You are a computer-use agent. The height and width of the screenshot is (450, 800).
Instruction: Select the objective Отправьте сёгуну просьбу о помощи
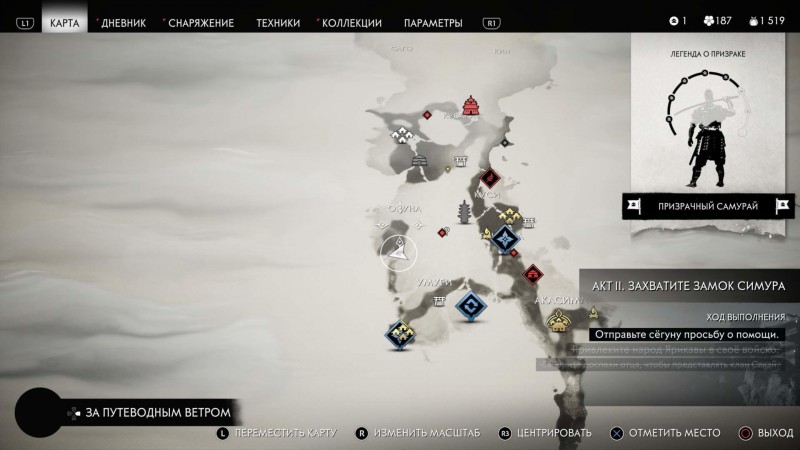685,334
